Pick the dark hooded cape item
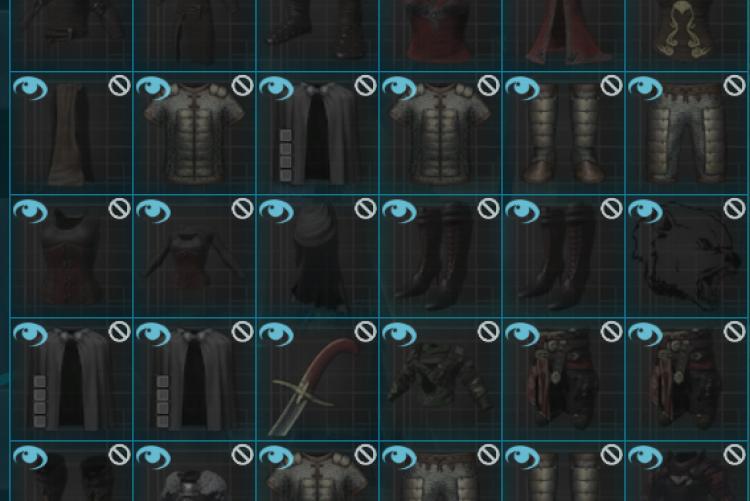750x501 pixels. coord(316,258)
